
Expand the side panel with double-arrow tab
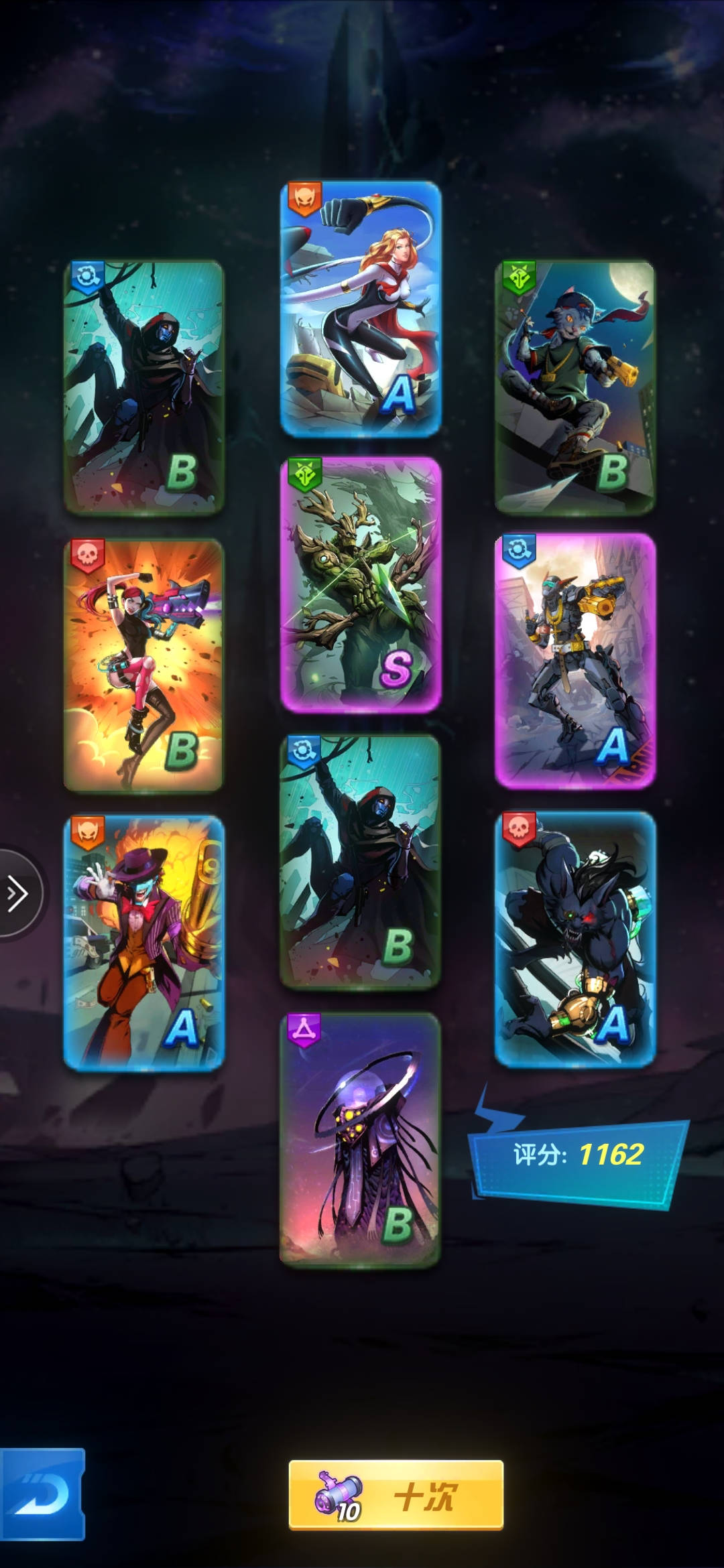click(x=17, y=894)
